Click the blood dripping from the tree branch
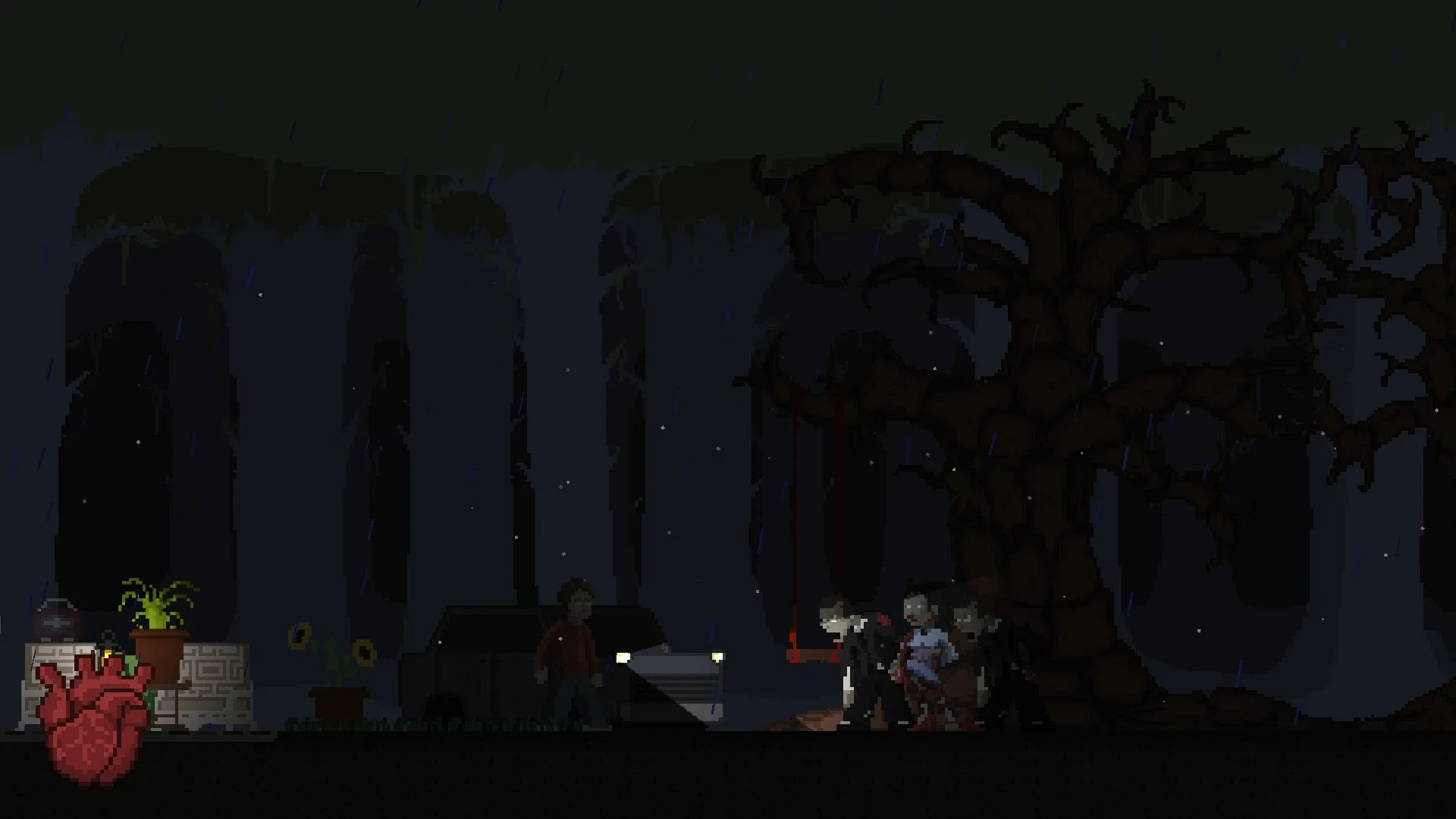 tap(795, 531)
